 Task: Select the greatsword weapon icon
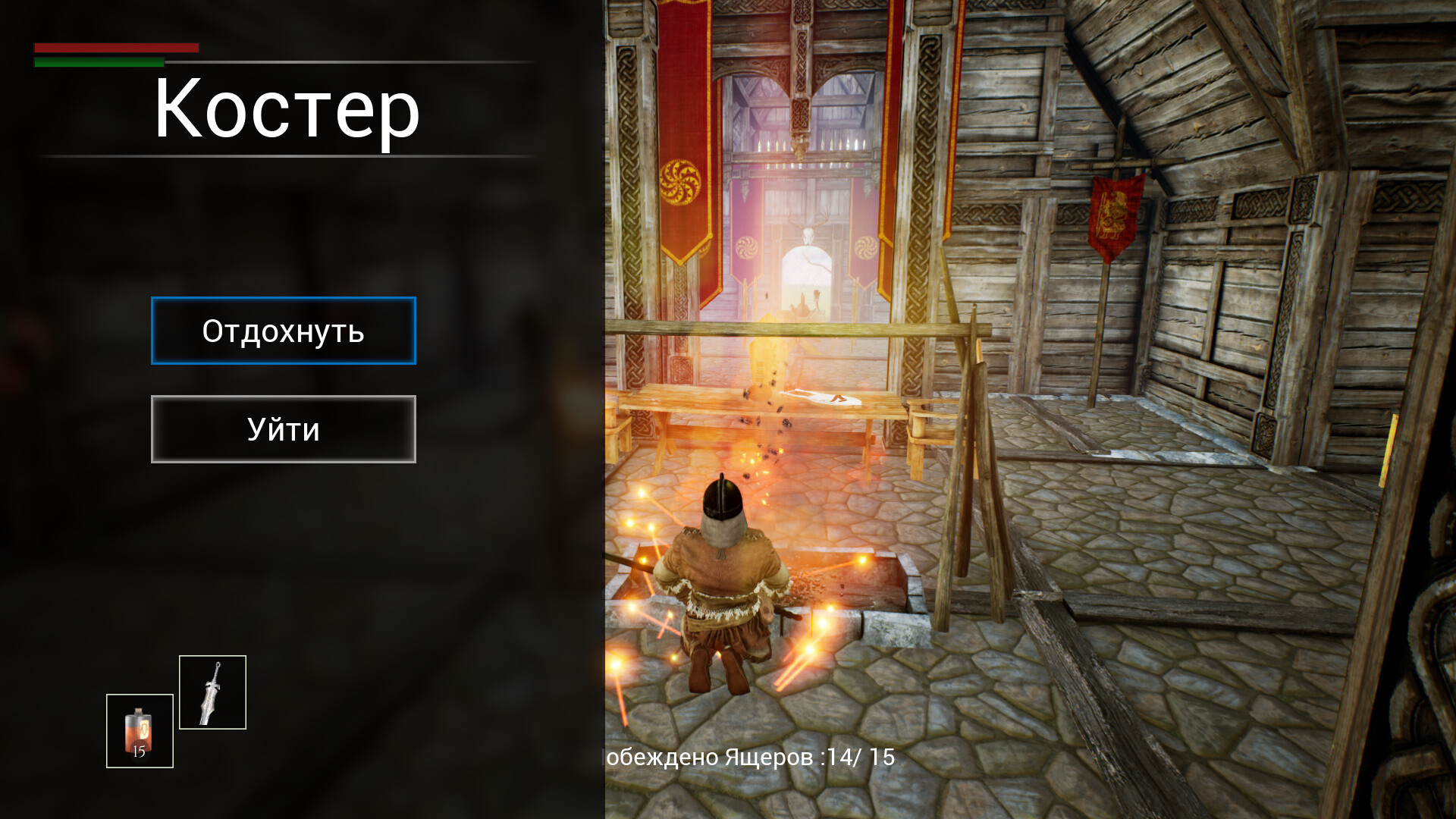[x=213, y=692]
